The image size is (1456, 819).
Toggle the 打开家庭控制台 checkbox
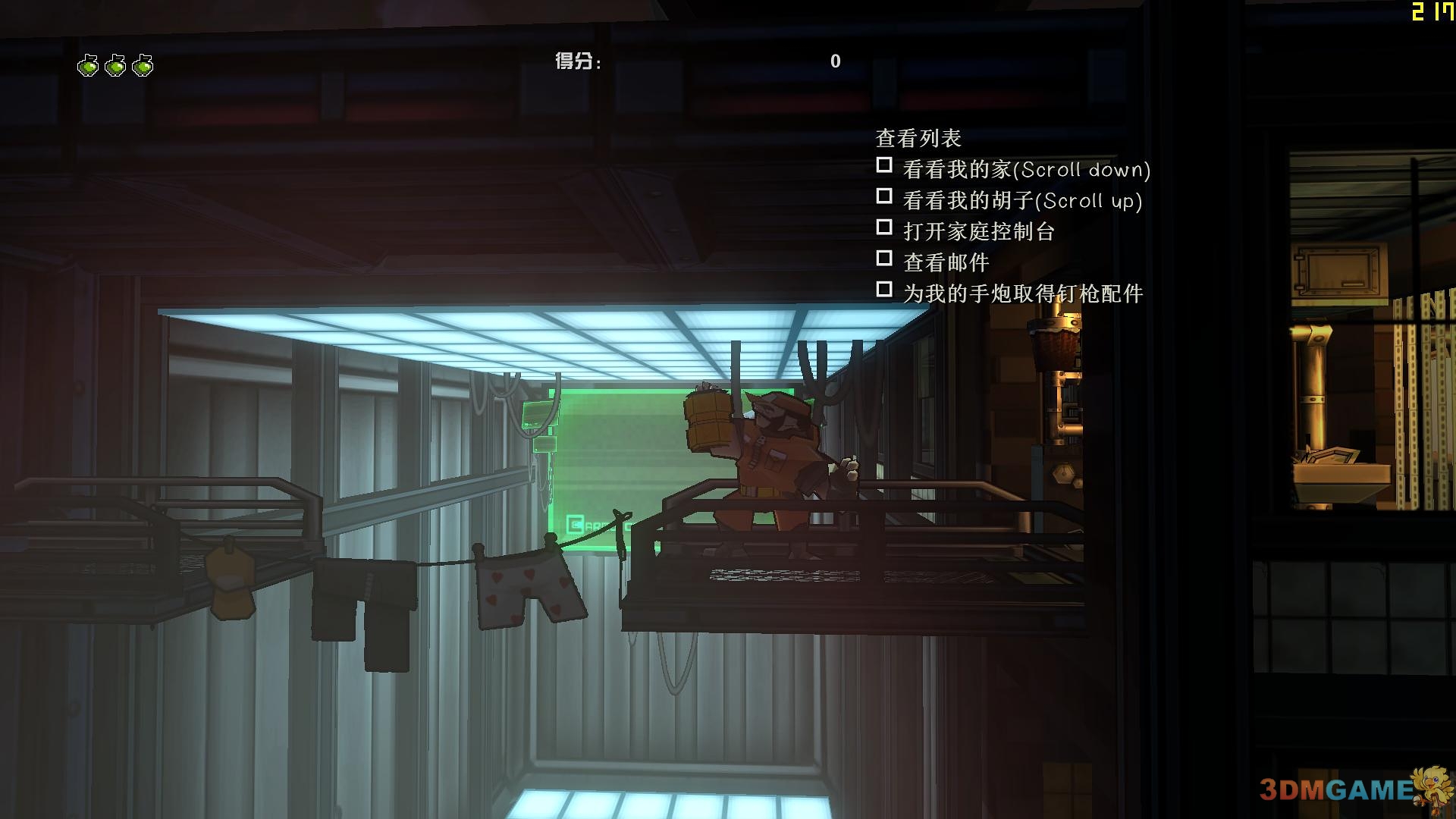pyautogui.click(x=883, y=227)
